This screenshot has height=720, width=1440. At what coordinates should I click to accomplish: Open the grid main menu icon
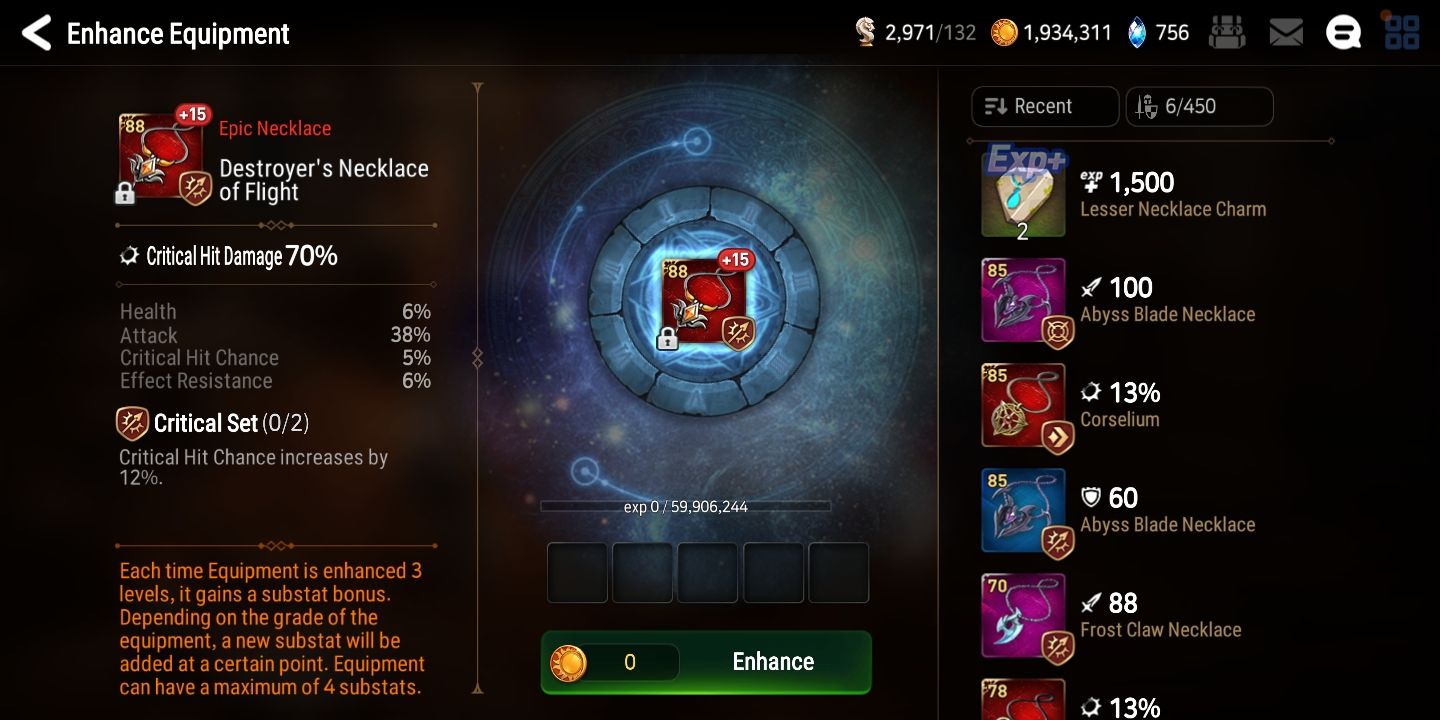coord(1400,31)
